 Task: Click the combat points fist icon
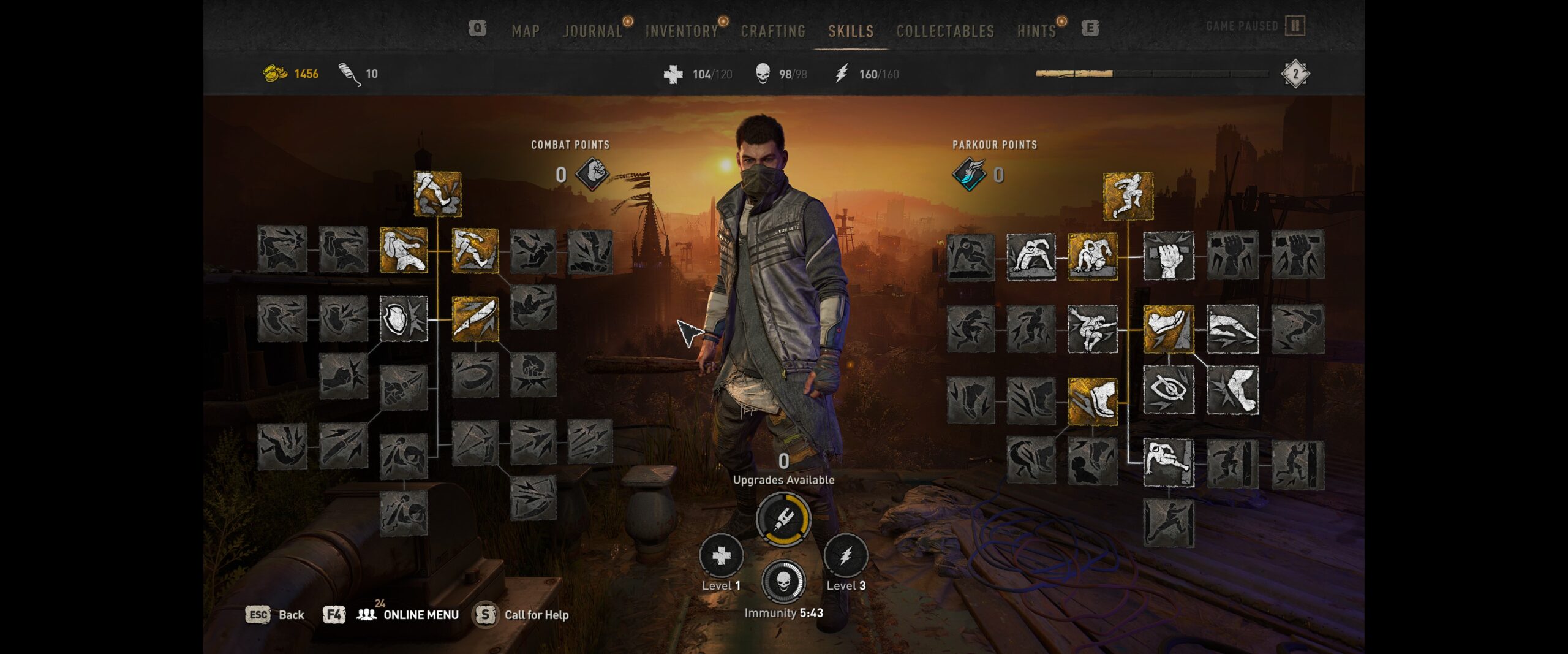(x=592, y=174)
